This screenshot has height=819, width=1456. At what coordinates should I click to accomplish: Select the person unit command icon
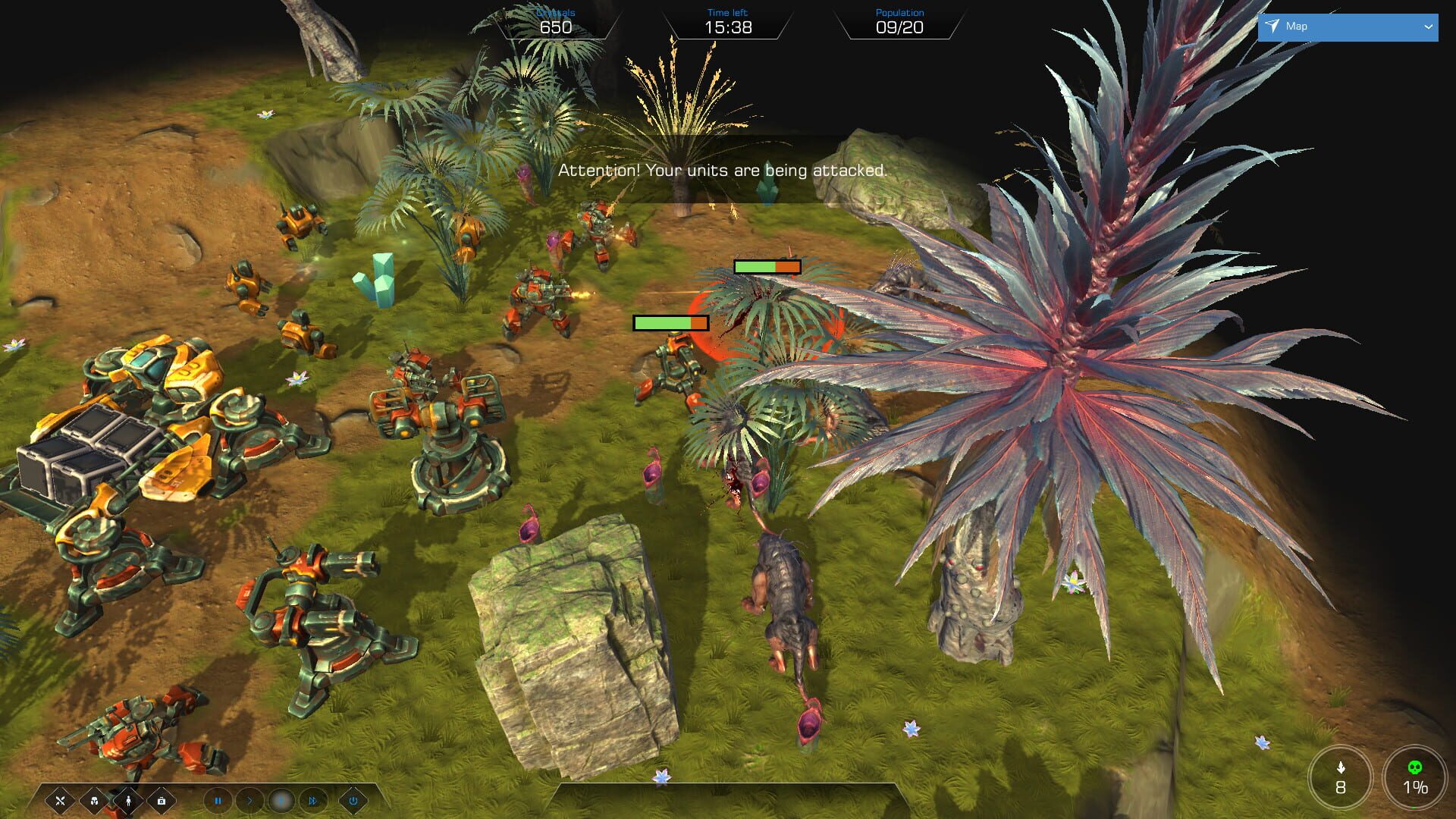[x=128, y=802]
